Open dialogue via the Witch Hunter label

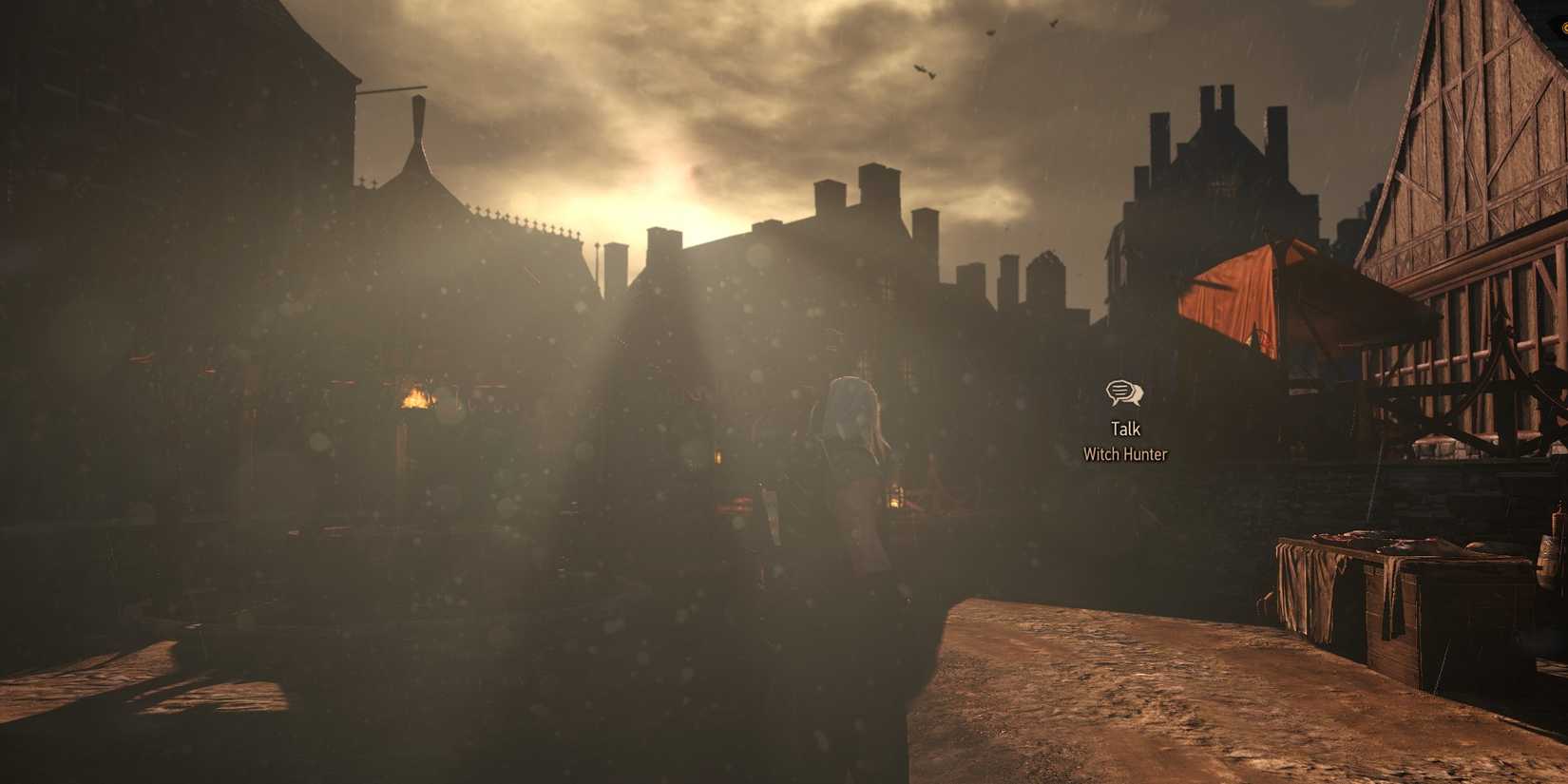(x=1125, y=455)
